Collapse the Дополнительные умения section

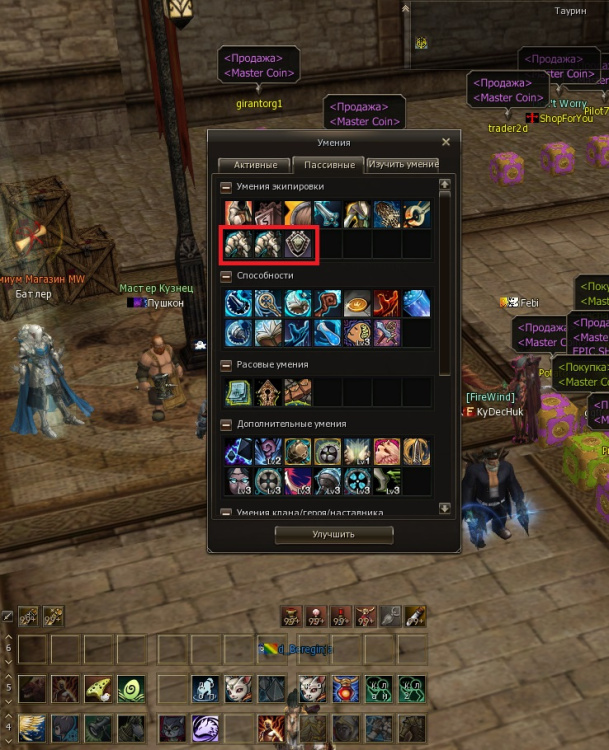pos(226,424)
